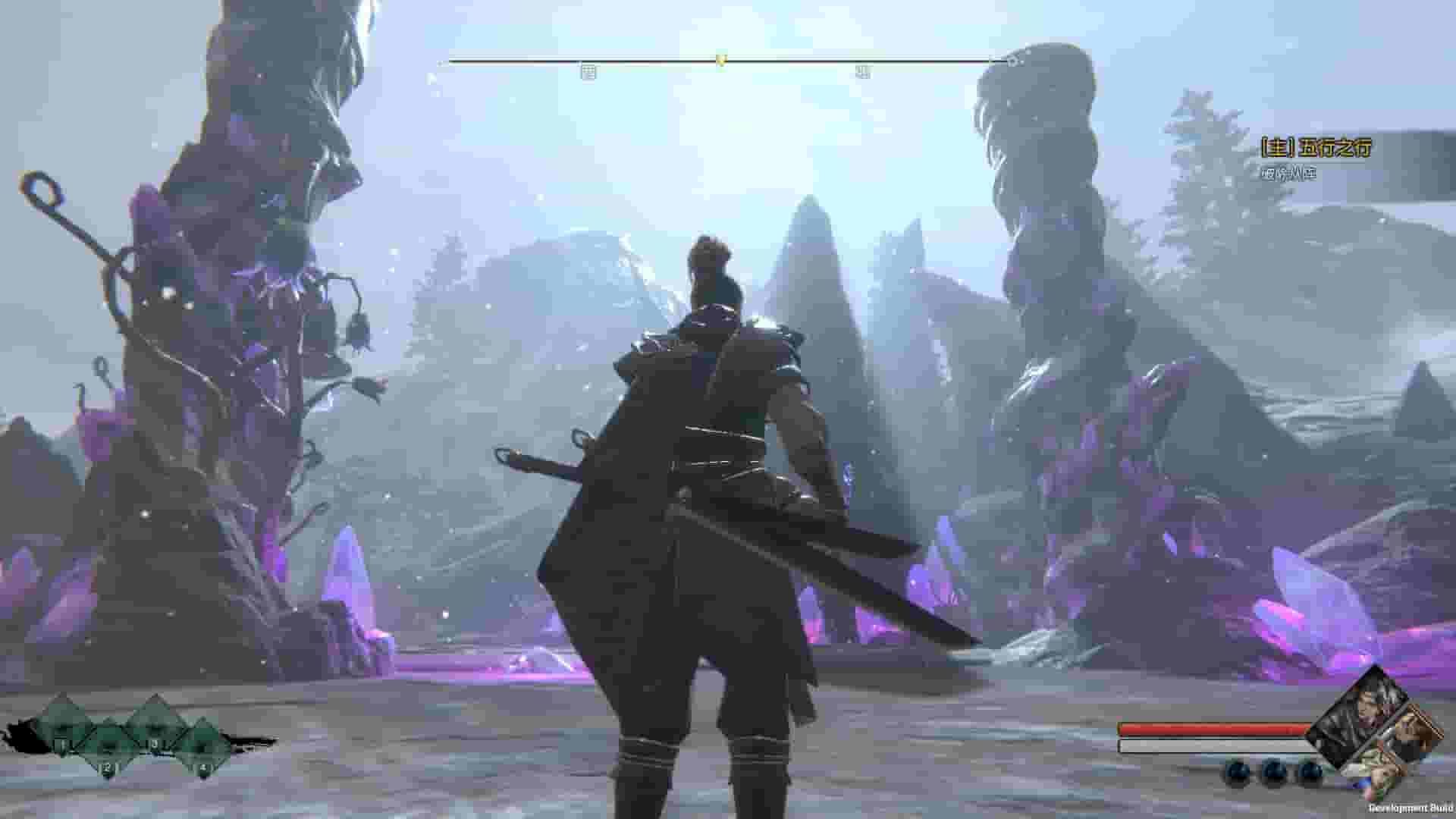Click the yellow quest marker on the compass
Screen dimensions: 1456x819
click(x=720, y=59)
